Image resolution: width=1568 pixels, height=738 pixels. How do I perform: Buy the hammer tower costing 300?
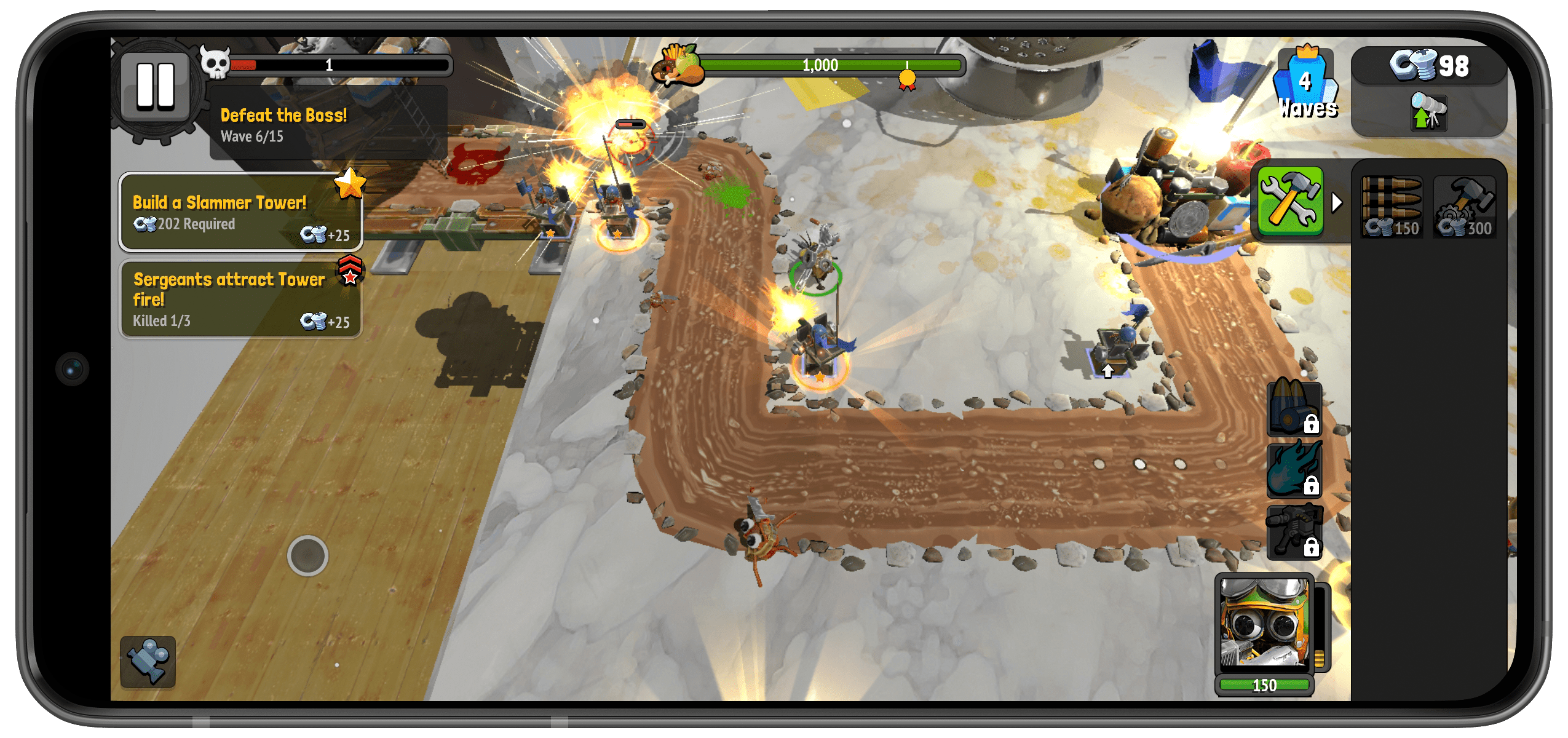click(x=1465, y=207)
